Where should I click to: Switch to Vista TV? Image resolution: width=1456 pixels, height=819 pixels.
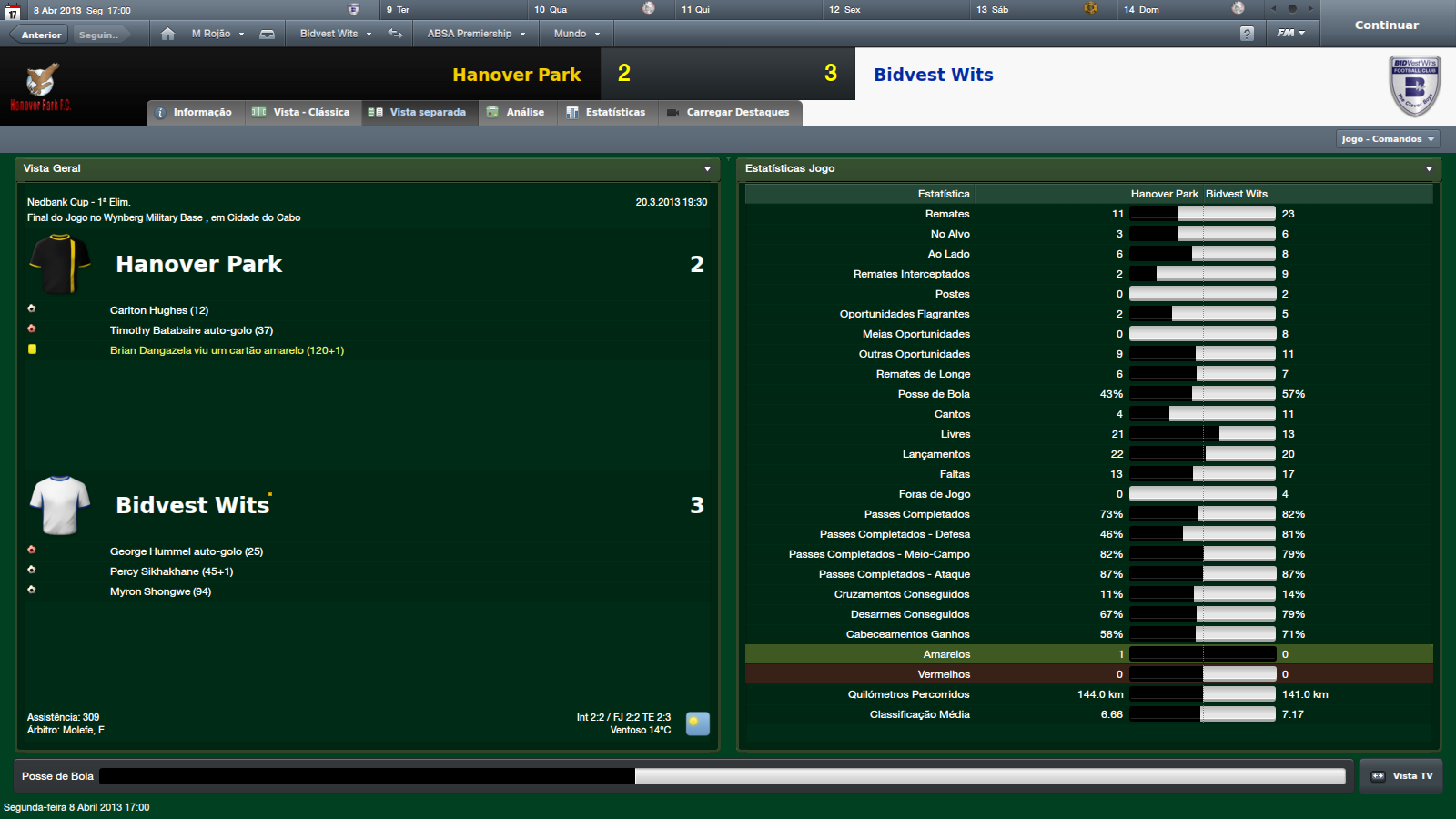coord(1401,776)
